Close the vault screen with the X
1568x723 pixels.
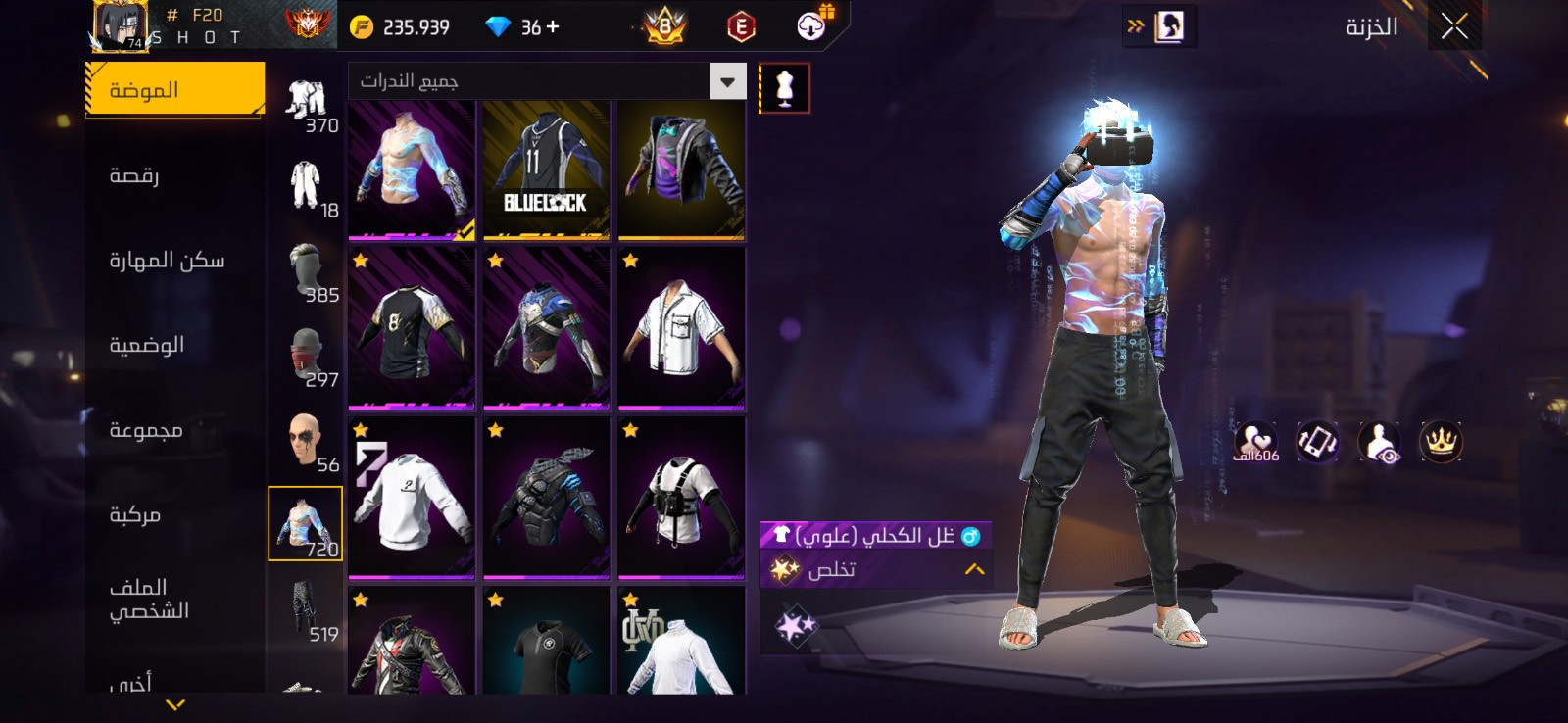click(1454, 26)
